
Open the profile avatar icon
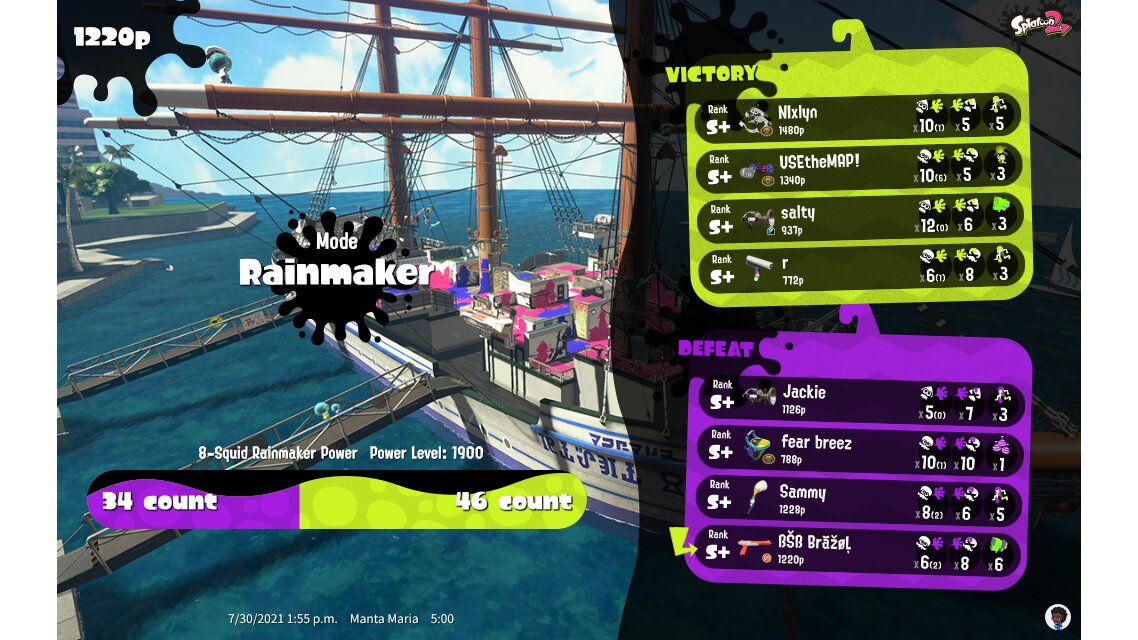point(1057,616)
